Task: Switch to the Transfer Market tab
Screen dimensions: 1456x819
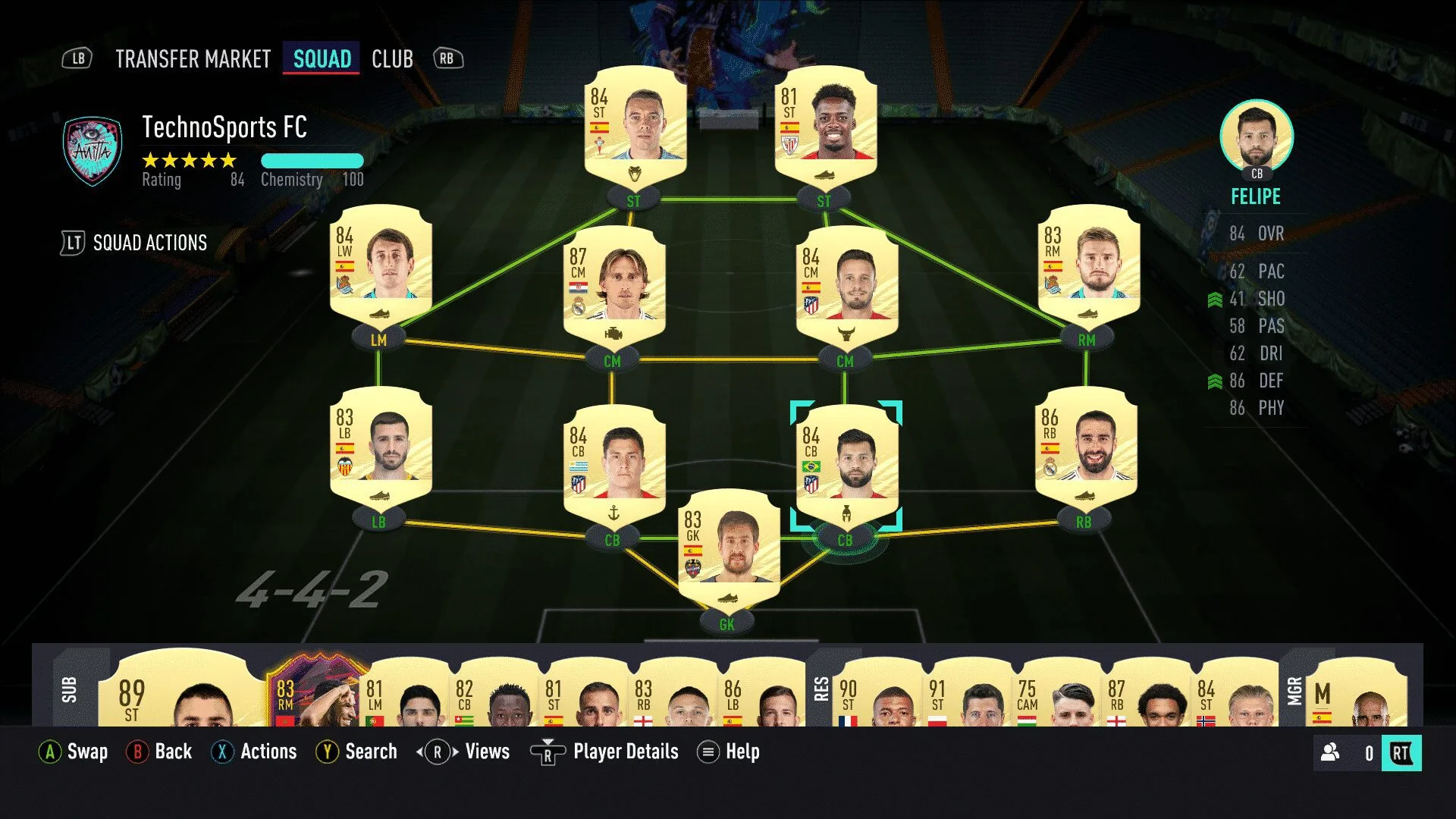Action: coord(193,59)
